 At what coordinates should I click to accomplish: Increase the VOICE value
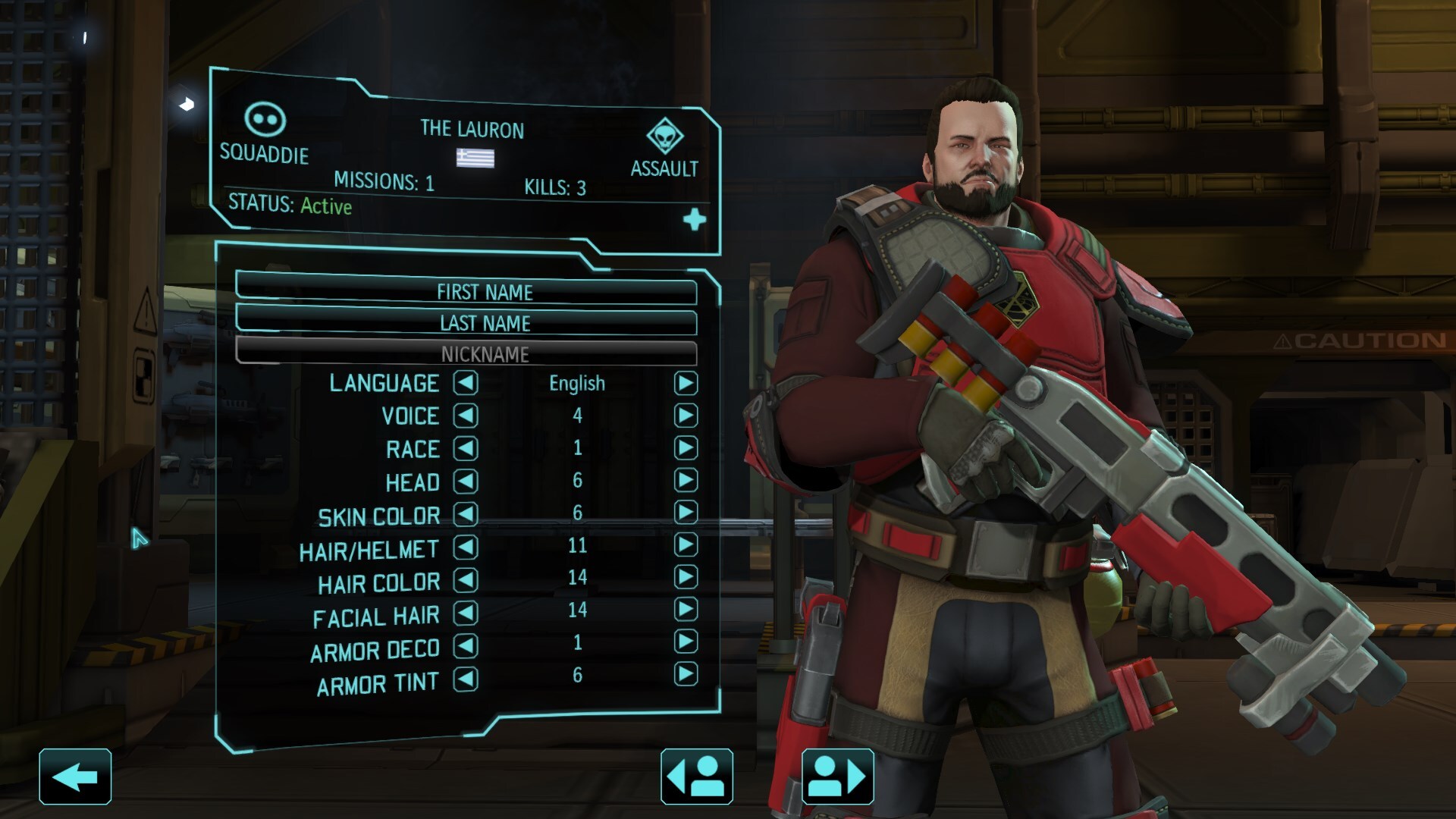point(687,416)
